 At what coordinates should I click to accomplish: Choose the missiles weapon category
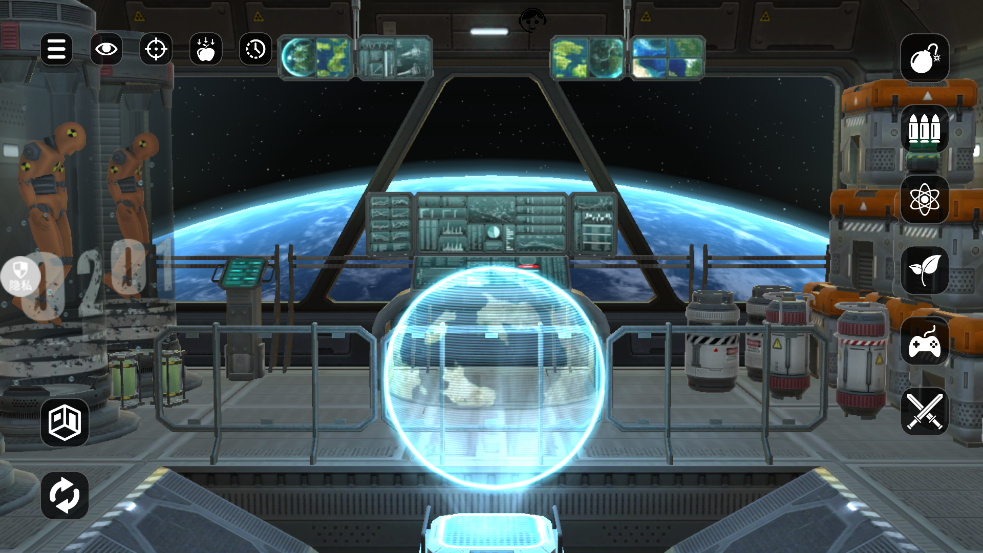coord(924,129)
